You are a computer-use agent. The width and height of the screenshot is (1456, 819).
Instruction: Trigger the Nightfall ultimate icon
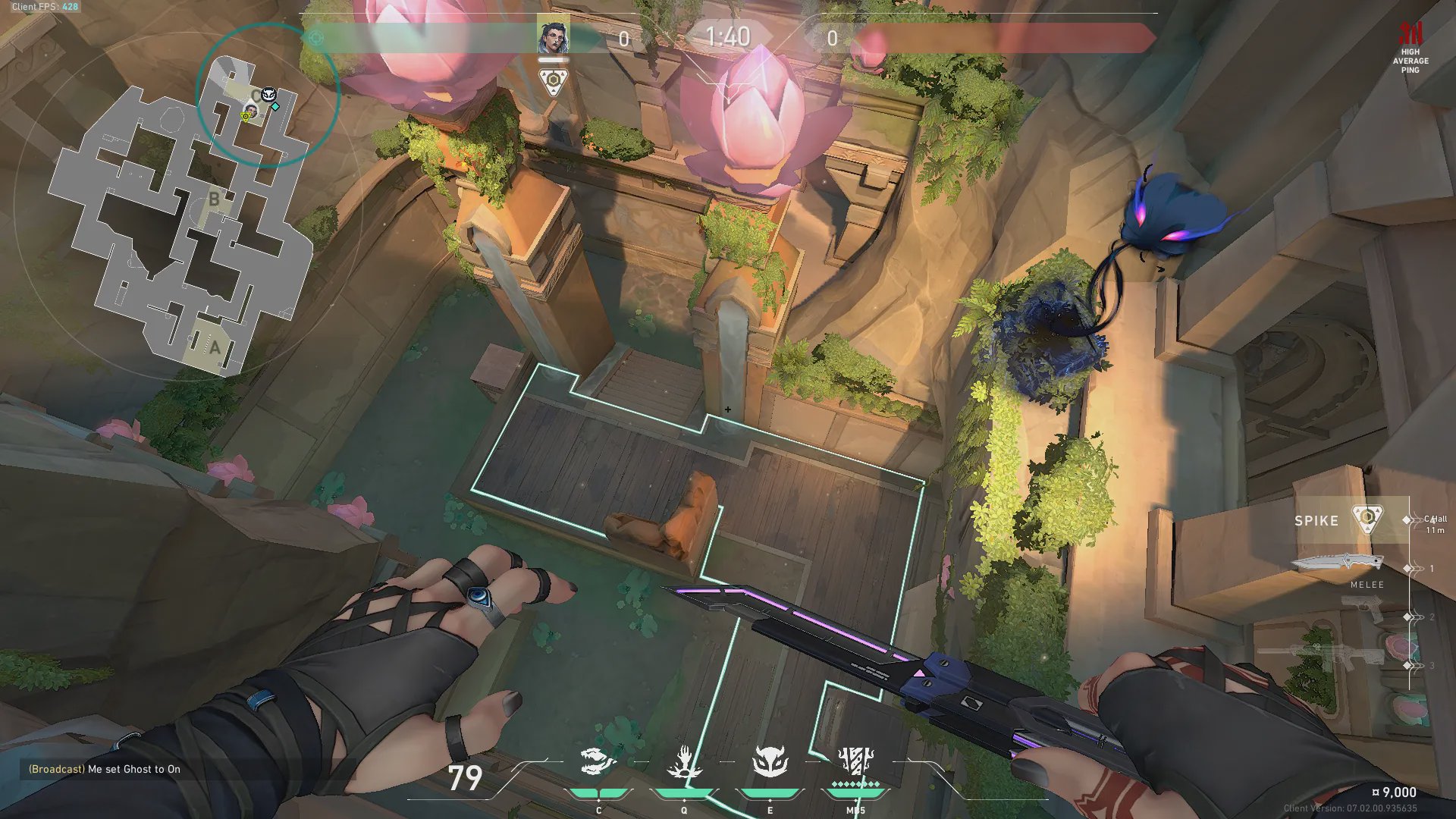(856, 761)
